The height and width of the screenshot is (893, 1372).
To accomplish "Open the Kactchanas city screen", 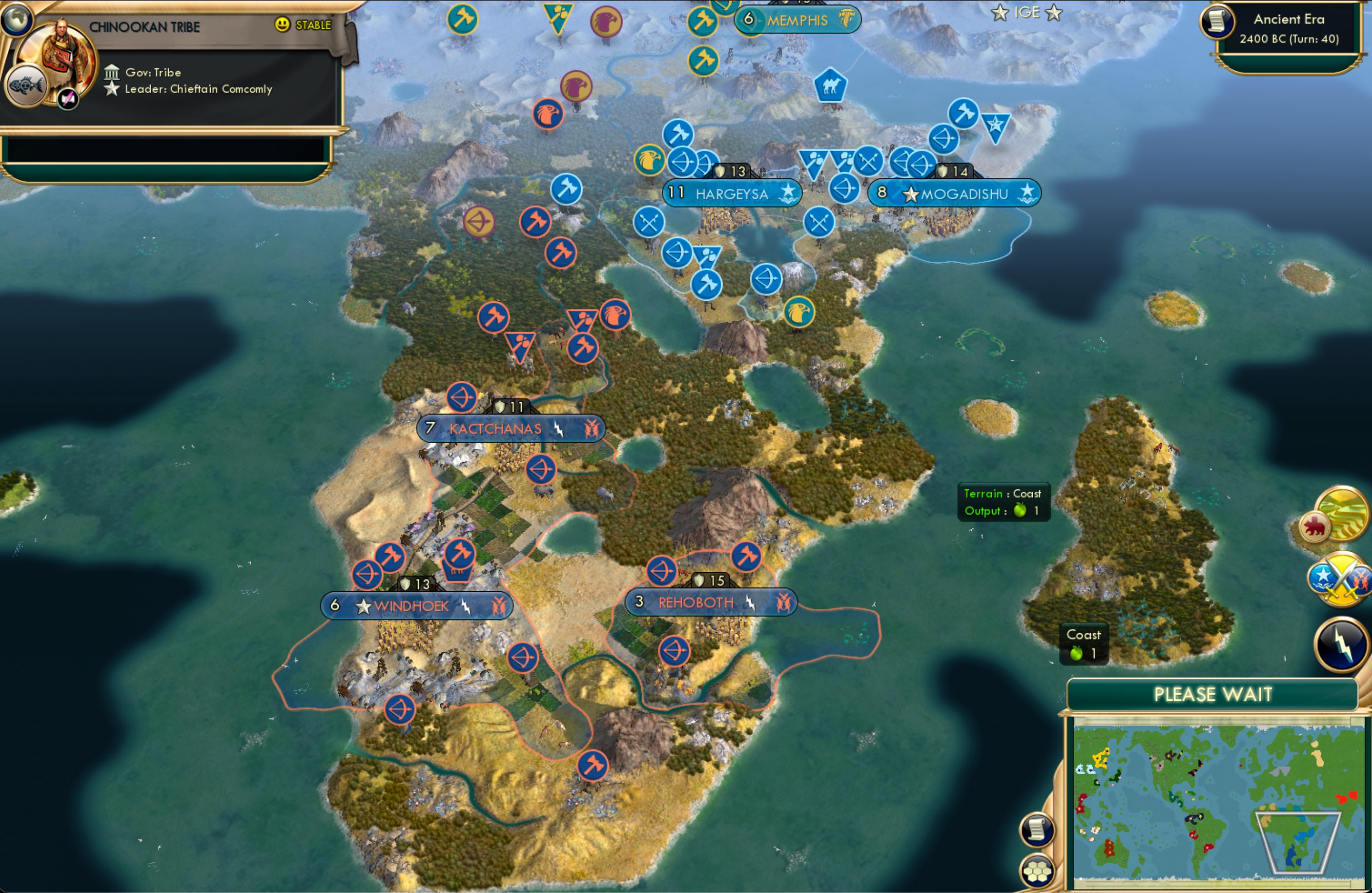I will point(511,428).
